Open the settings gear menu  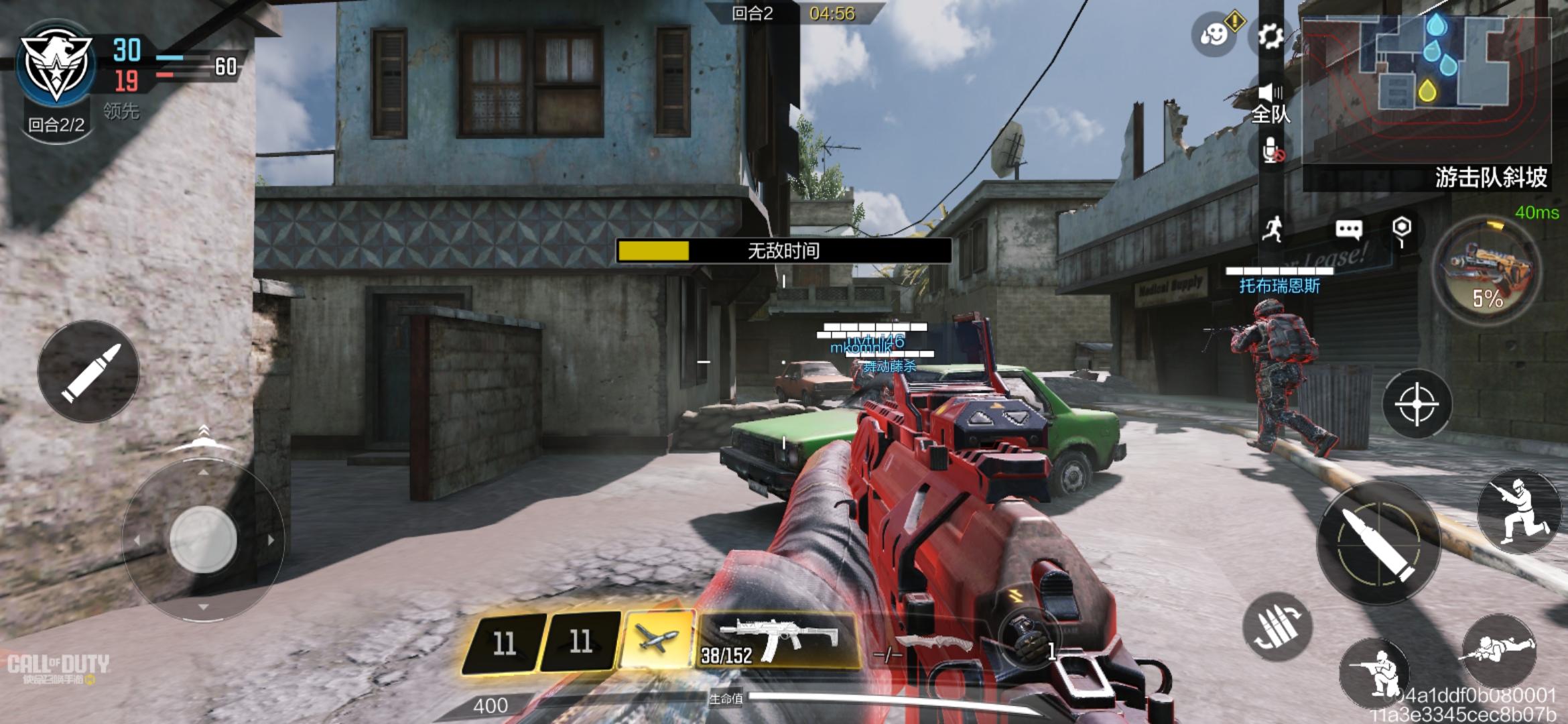[x=1270, y=36]
